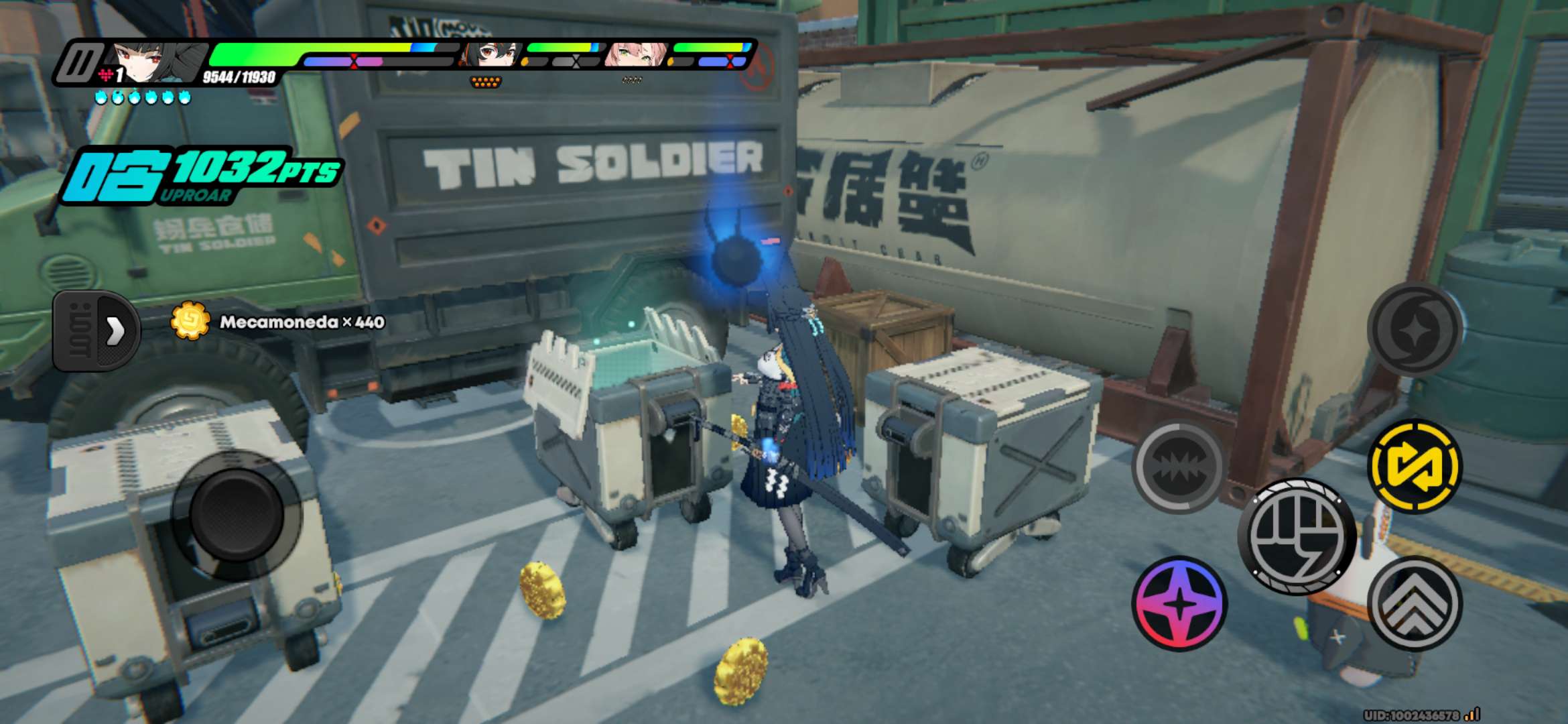Expand the loot panel arrow
The image size is (1568, 724).
point(114,330)
